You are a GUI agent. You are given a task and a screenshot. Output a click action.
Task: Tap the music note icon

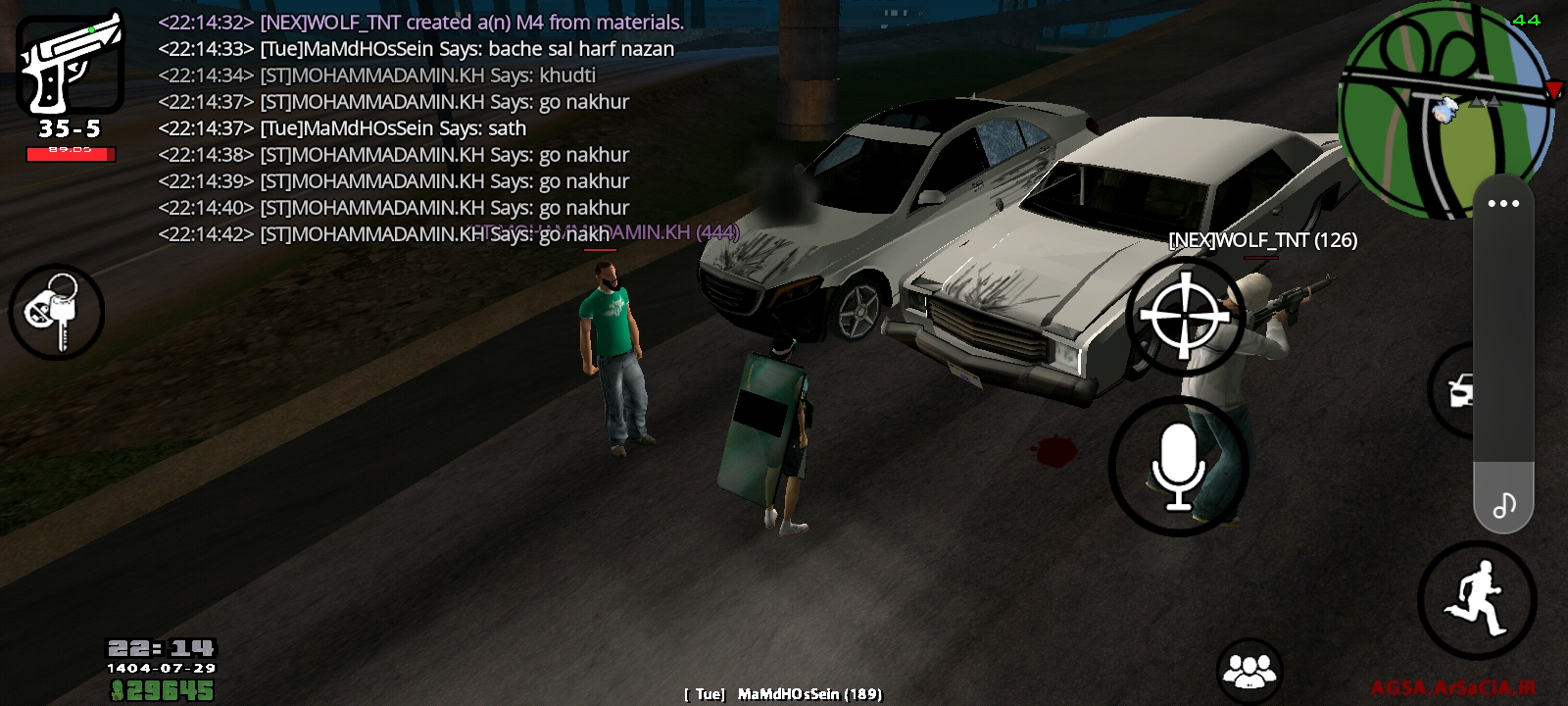click(1503, 505)
